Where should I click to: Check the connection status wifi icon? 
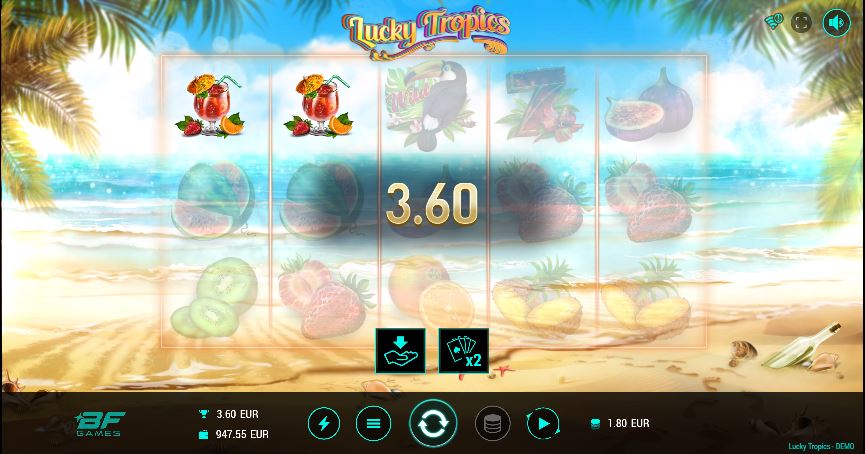[x=773, y=21]
